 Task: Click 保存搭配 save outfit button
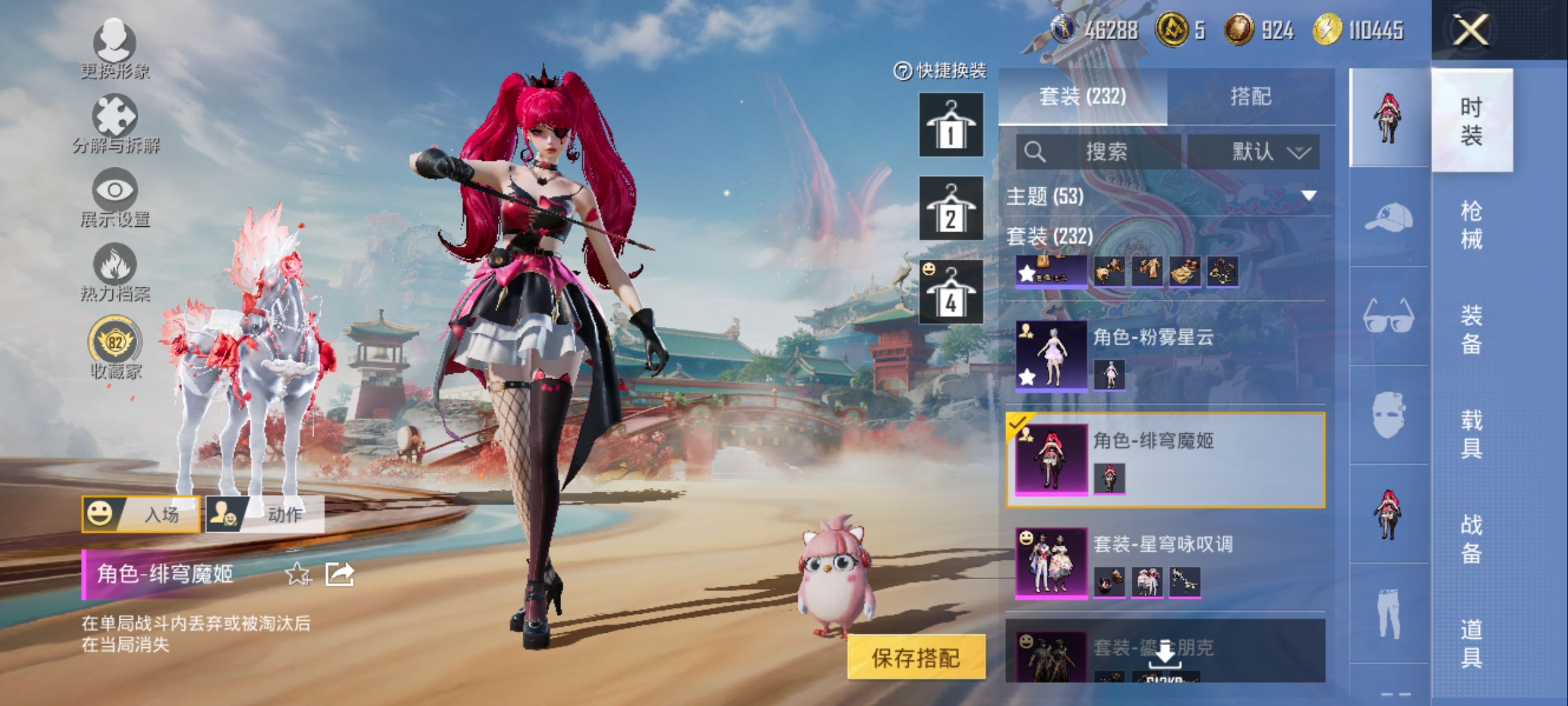[x=916, y=658]
